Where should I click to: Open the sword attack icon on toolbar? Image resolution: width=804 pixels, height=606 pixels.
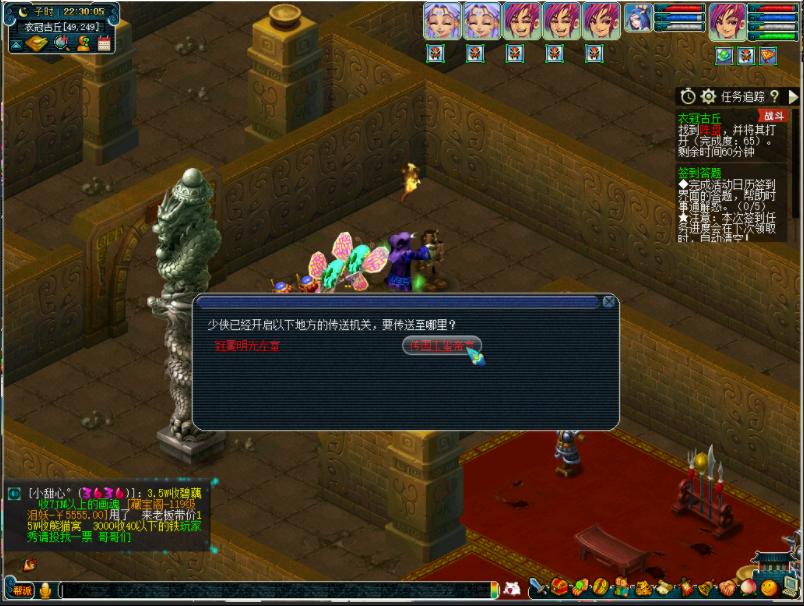click(x=537, y=586)
